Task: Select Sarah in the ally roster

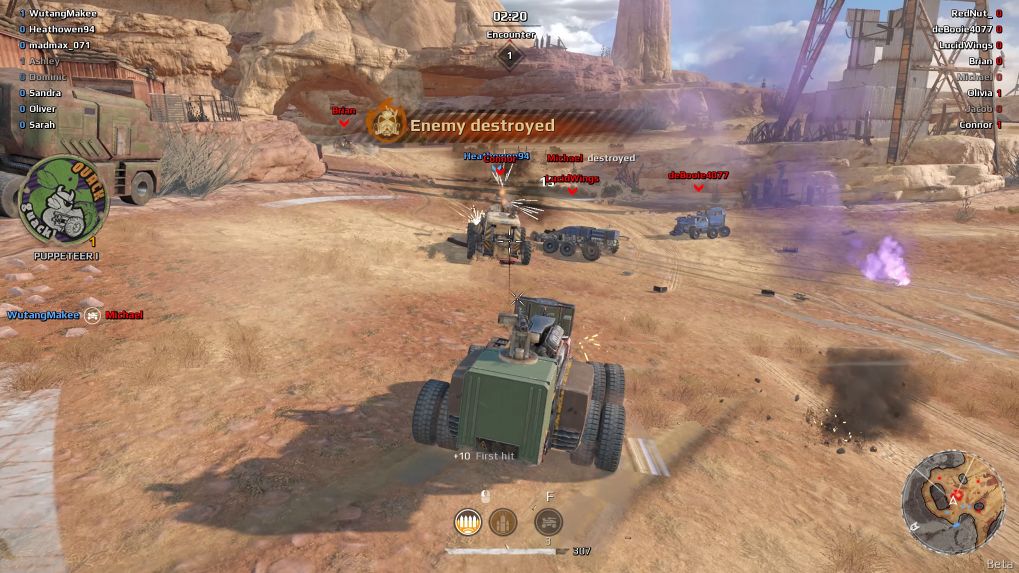Action: [x=42, y=125]
